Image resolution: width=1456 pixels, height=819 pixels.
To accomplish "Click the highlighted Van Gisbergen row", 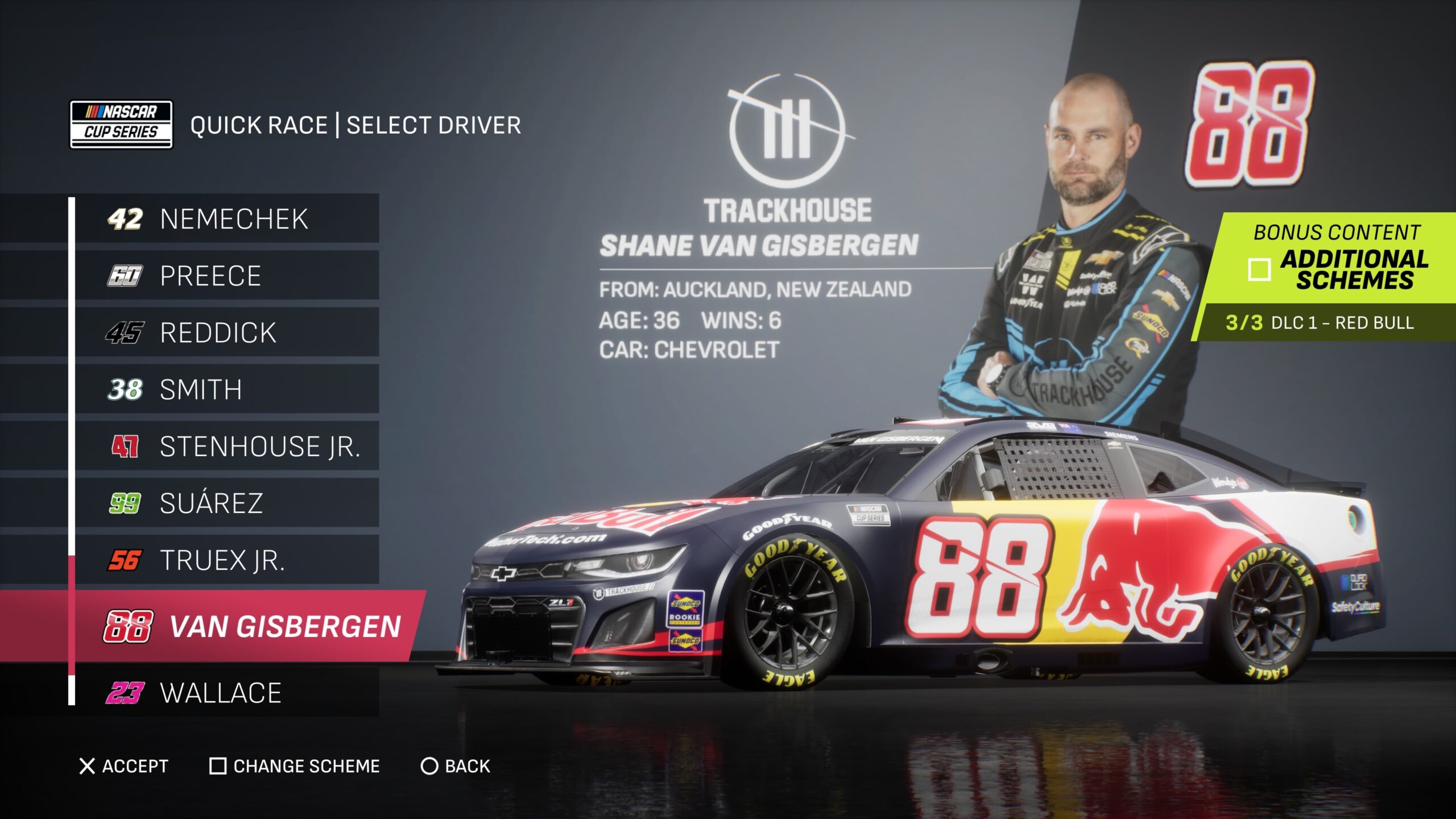I will [x=250, y=626].
